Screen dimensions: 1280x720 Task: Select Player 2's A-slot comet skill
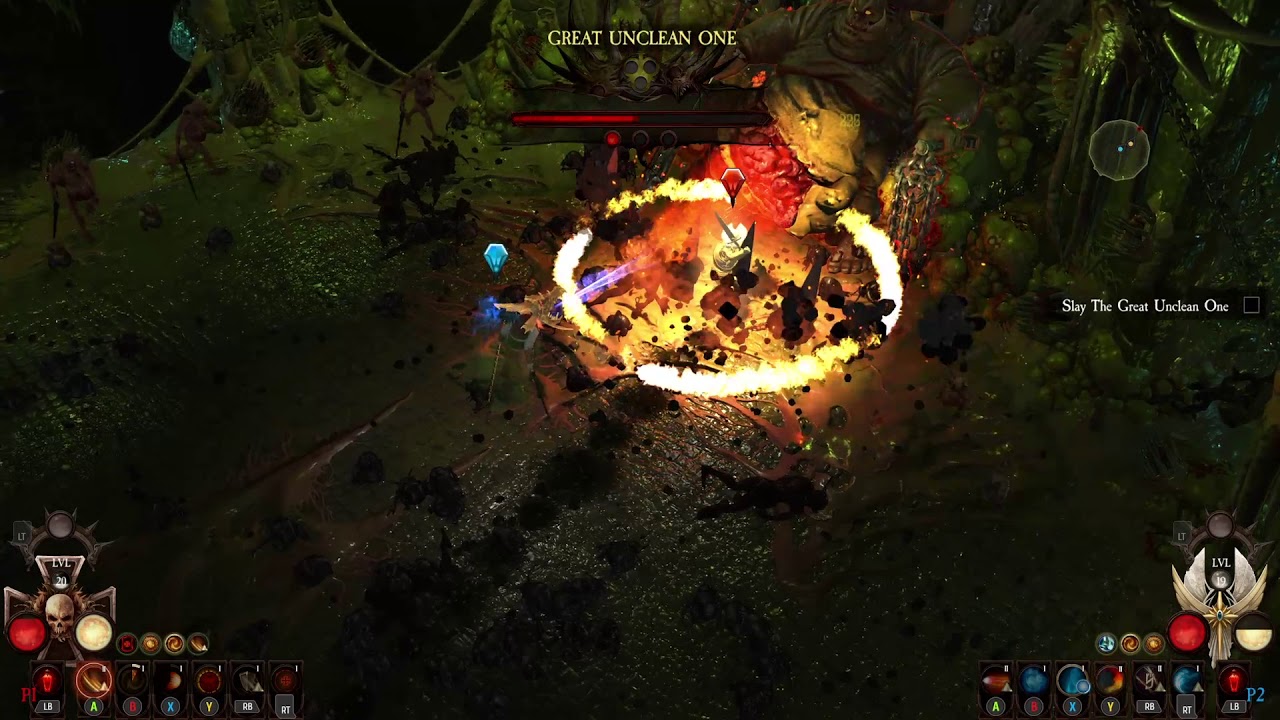[x=997, y=679]
